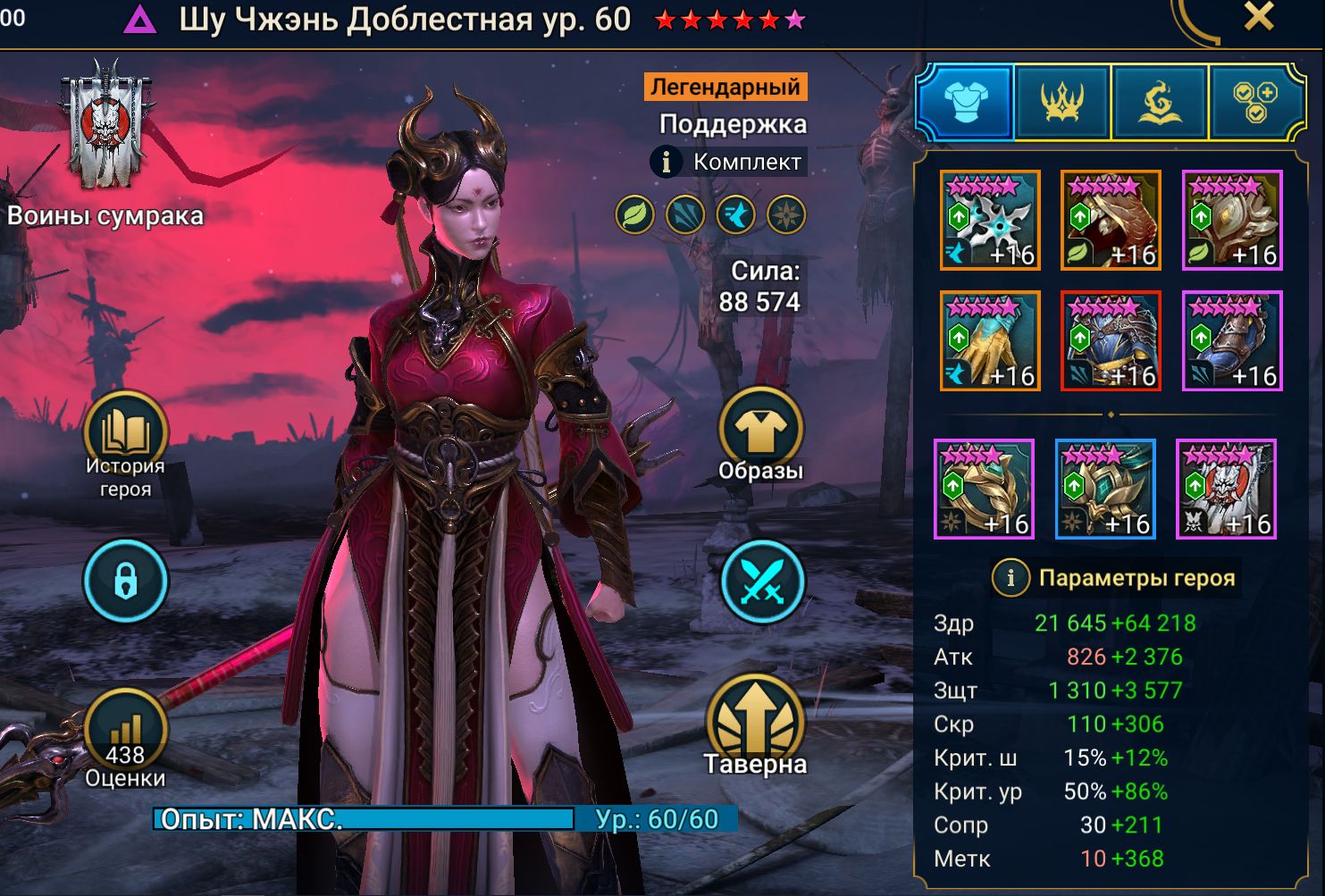The width and height of the screenshot is (1325, 896).
Task: Toggle the hero lock button
Action: pyautogui.click(x=125, y=582)
